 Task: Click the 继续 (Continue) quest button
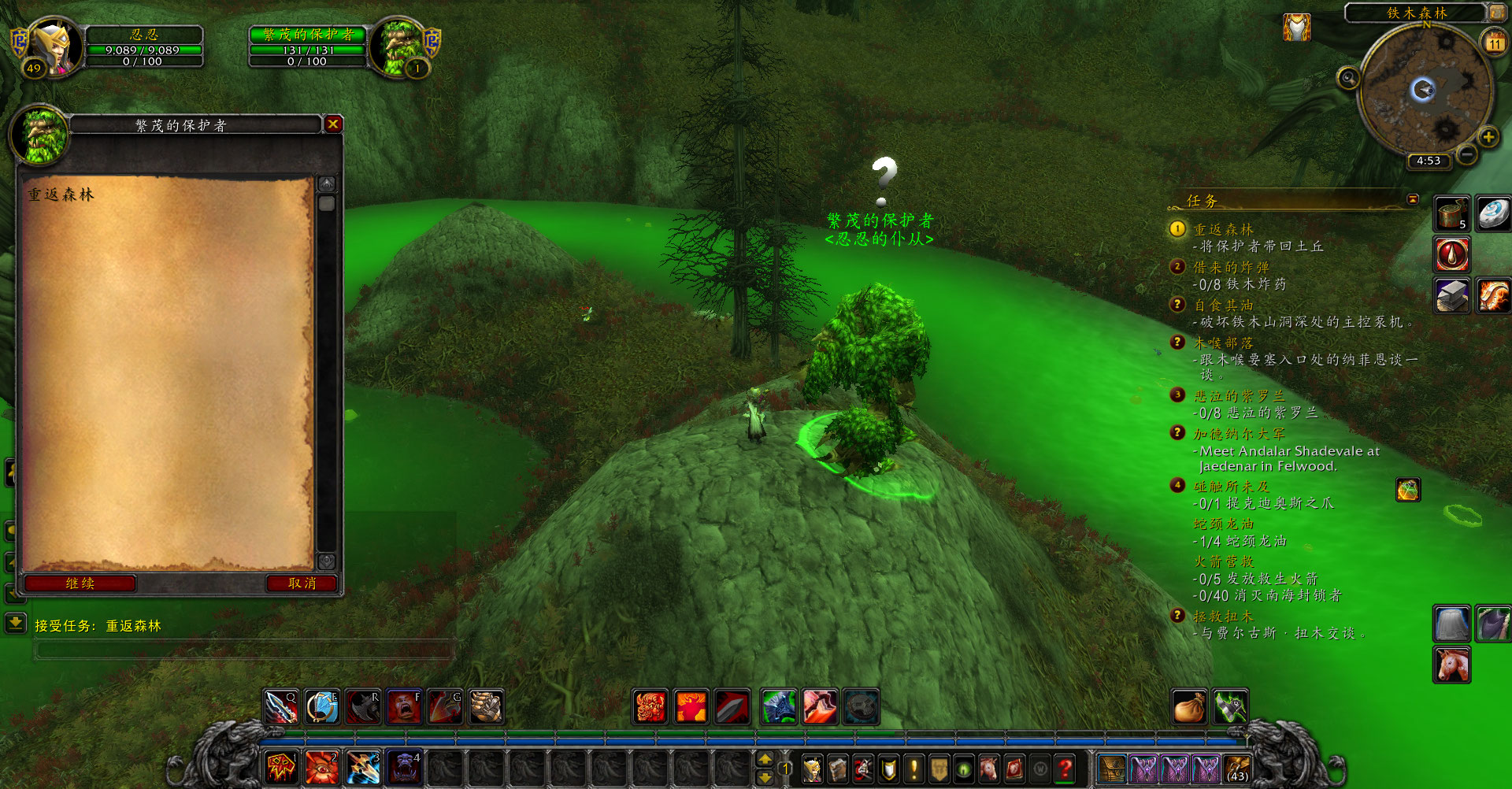pos(80,583)
